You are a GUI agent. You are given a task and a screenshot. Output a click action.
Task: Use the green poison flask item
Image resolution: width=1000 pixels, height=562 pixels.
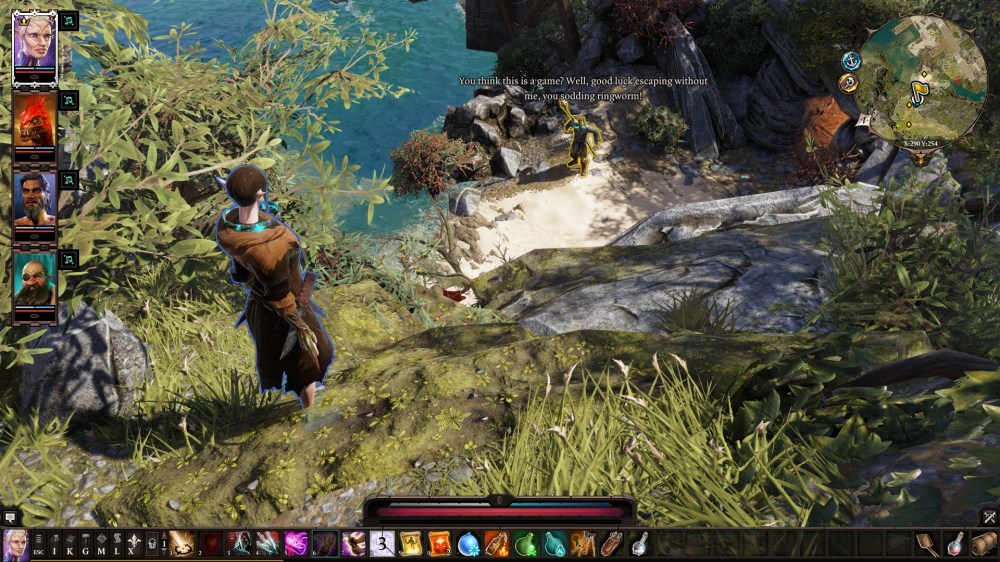click(526, 544)
